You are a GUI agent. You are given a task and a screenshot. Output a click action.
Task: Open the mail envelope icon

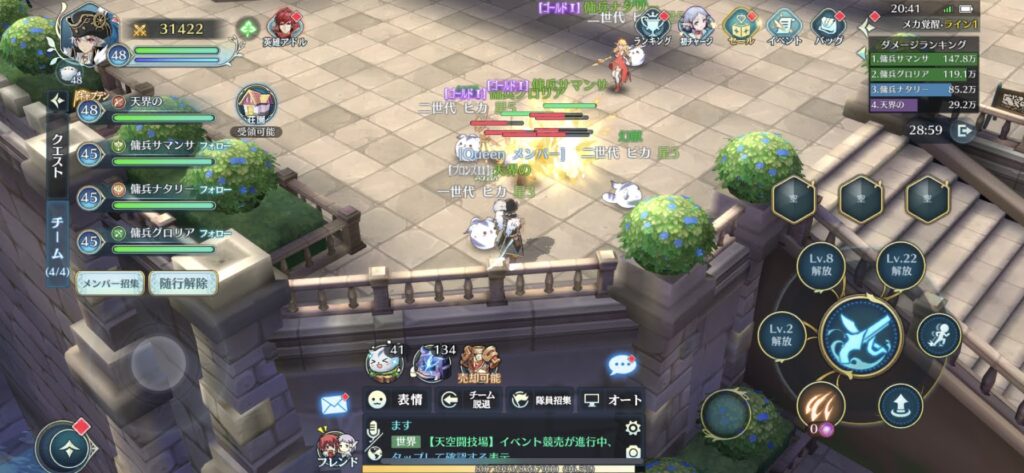(333, 404)
